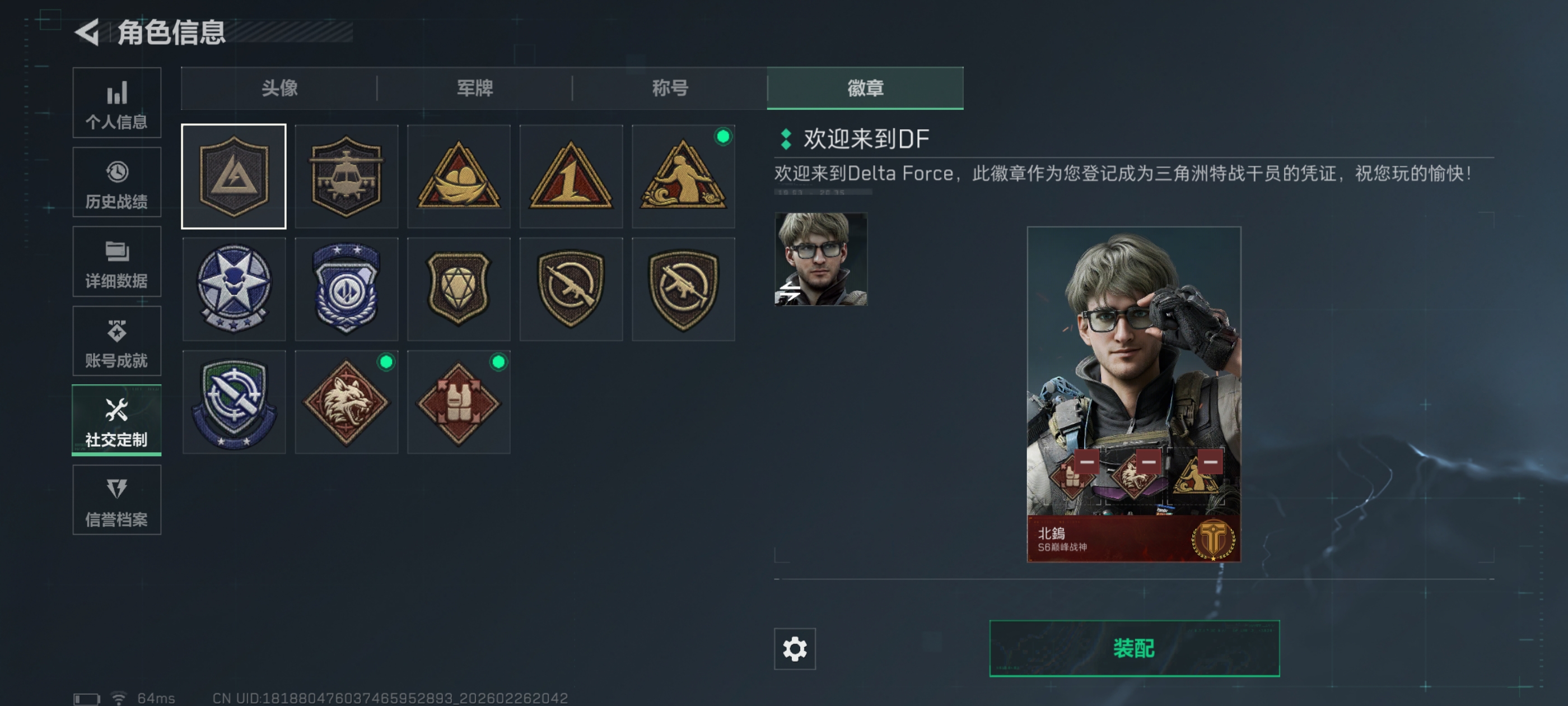The image size is (1568, 706).
Task: Choose the red triangle number 1 badge
Action: pyautogui.click(x=571, y=176)
